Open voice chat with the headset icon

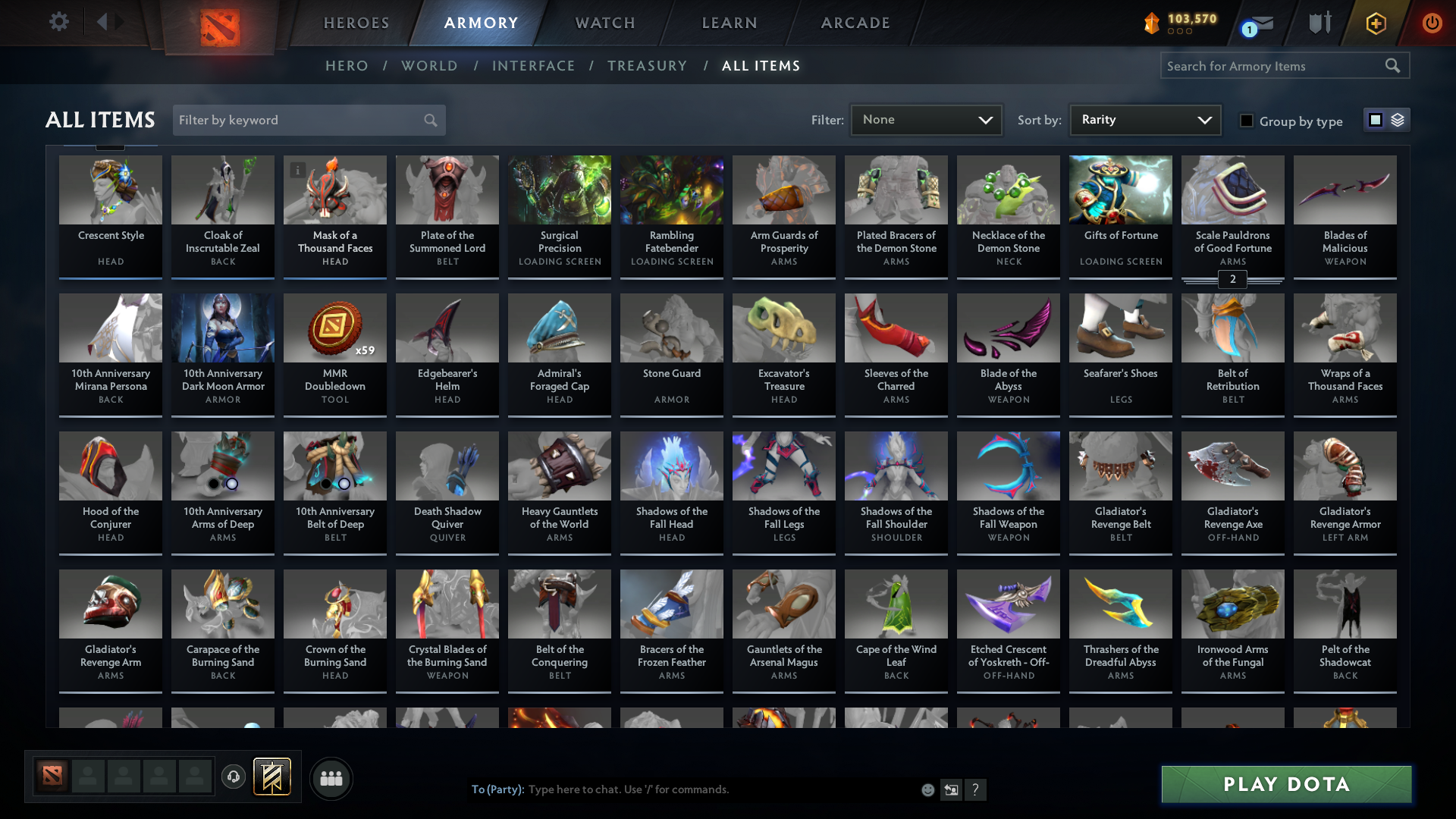click(234, 777)
